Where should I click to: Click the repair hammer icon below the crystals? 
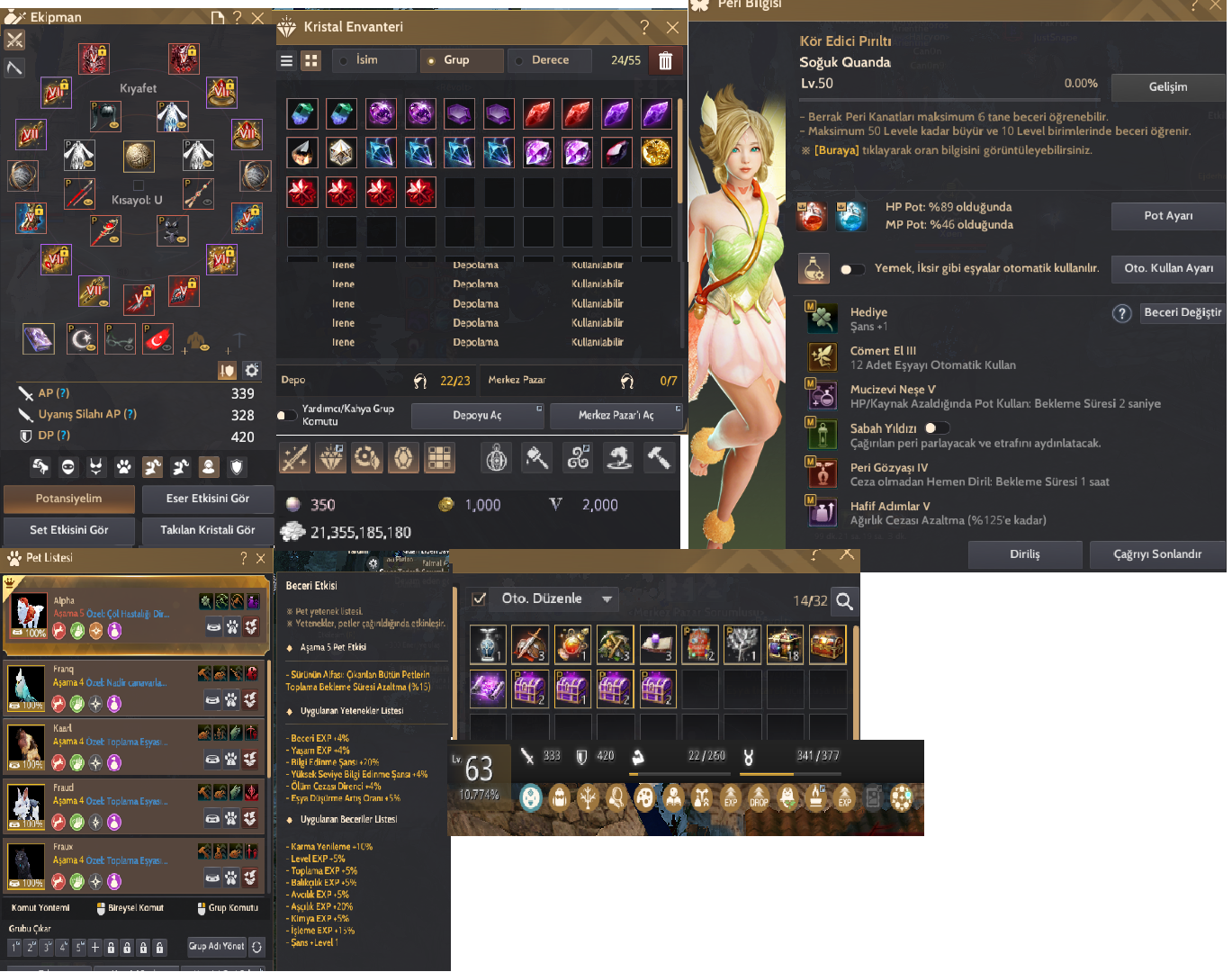pos(660,458)
